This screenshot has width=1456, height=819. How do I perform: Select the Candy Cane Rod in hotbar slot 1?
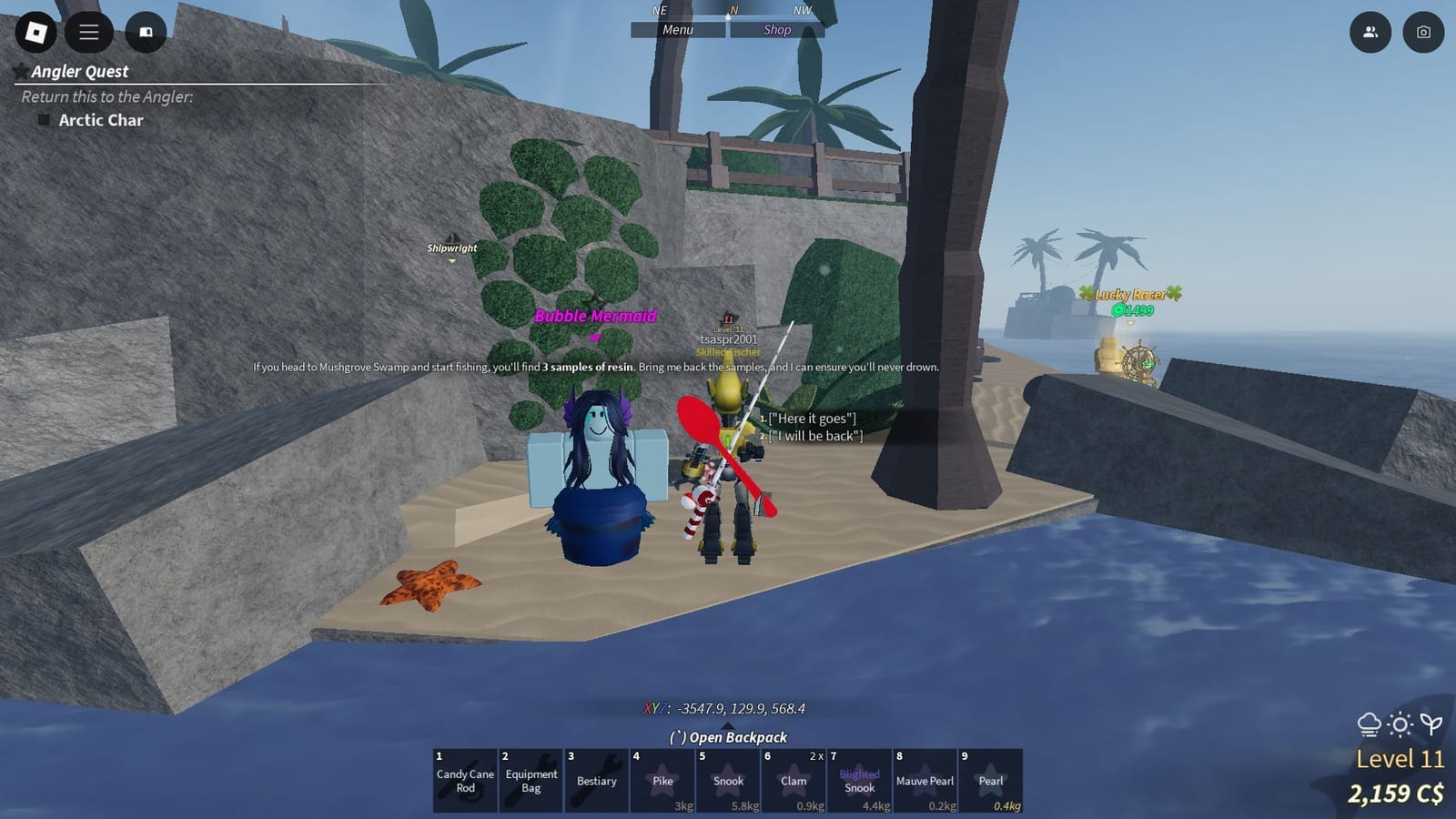pyautogui.click(x=463, y=781)
